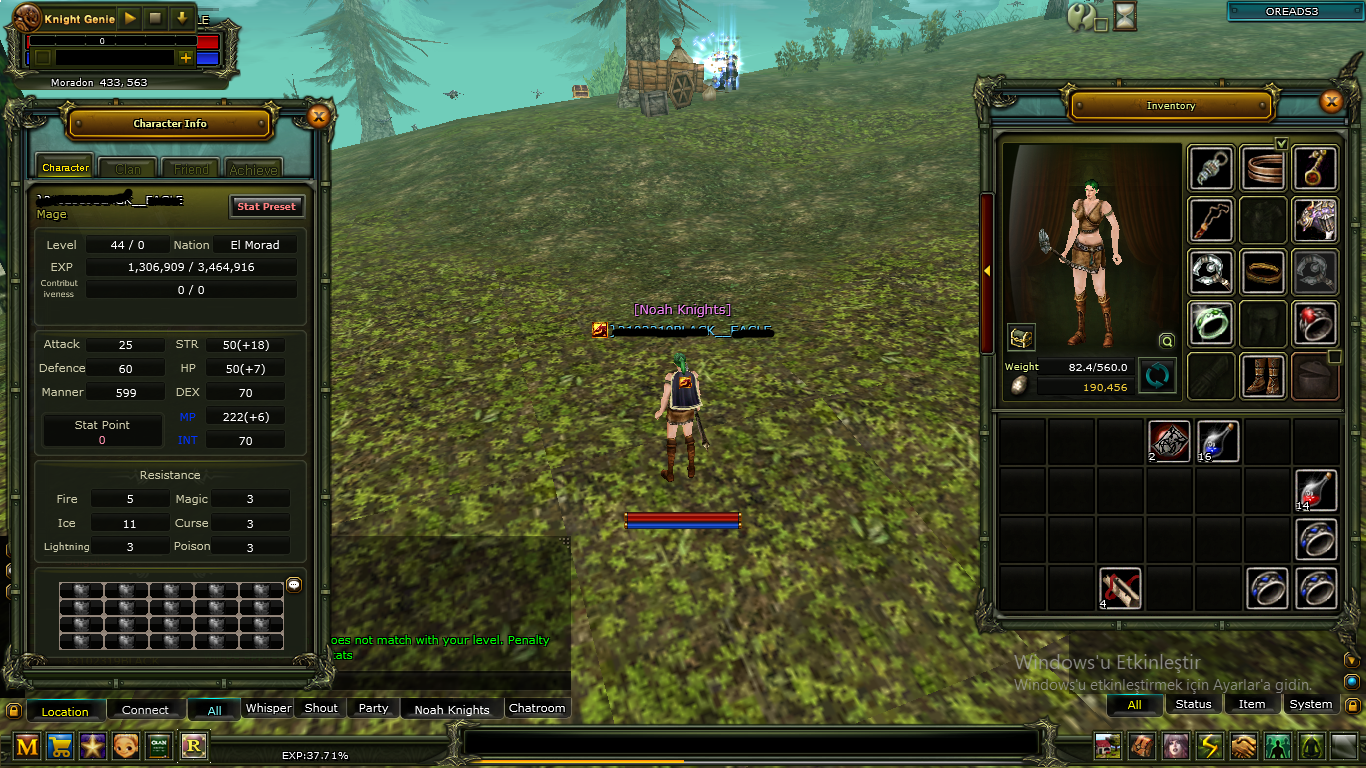
Task: Start the Knight Genie play button
Action: (x=130, y=19)
